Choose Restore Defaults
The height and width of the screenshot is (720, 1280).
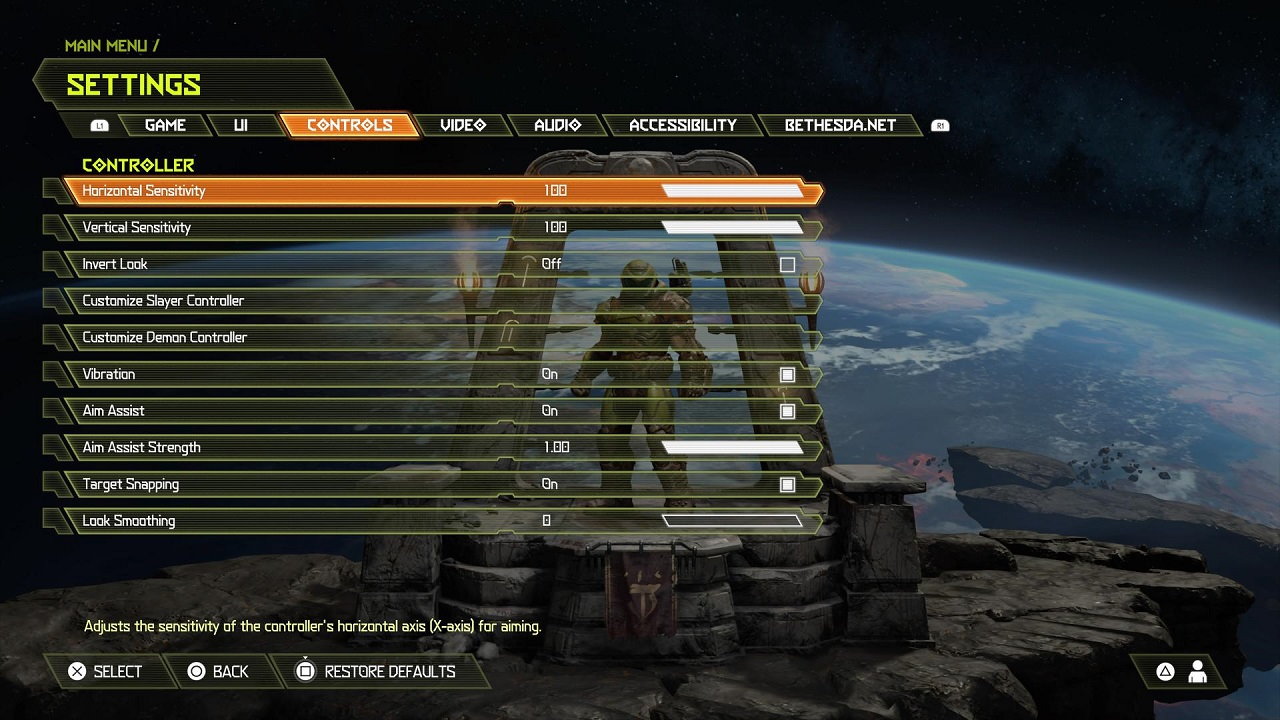pos(376,672)
